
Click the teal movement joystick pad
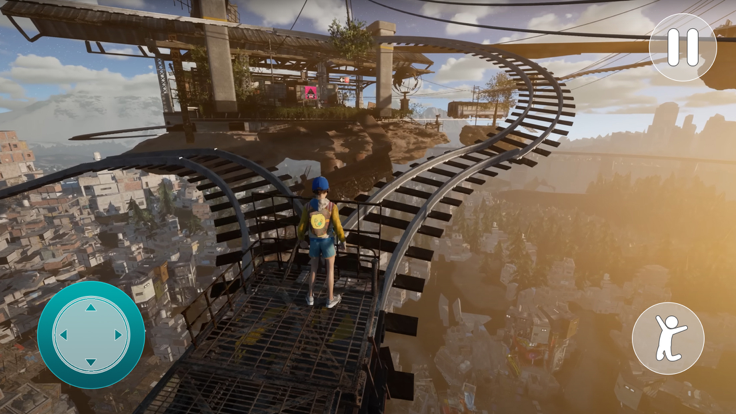click(x=91, y=335)
